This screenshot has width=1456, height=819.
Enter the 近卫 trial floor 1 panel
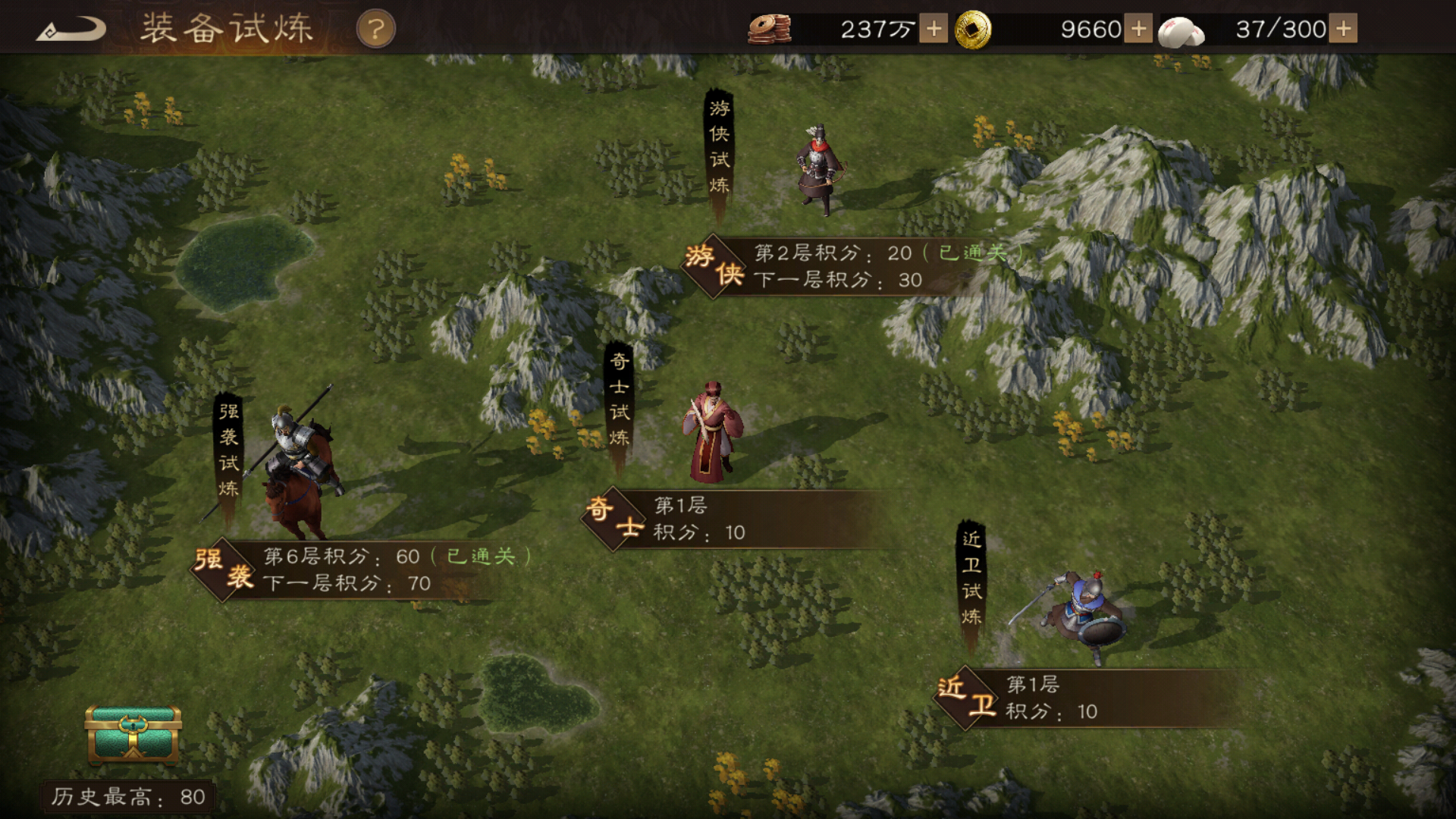(1077, 698)
